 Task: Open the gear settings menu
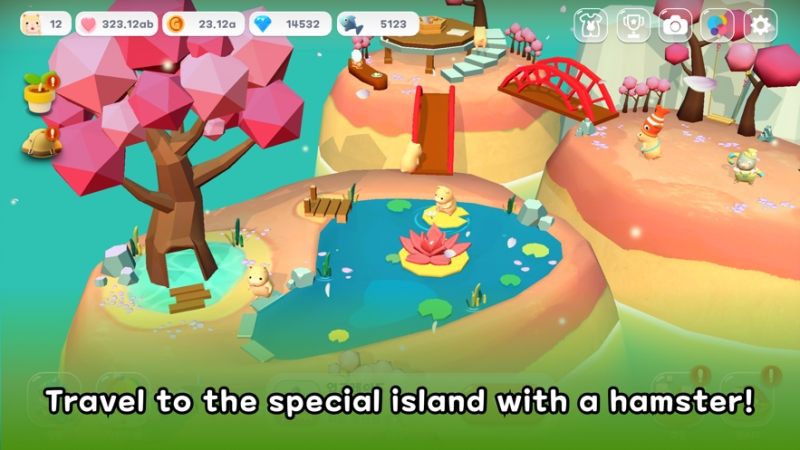click(x=761, y=25)
